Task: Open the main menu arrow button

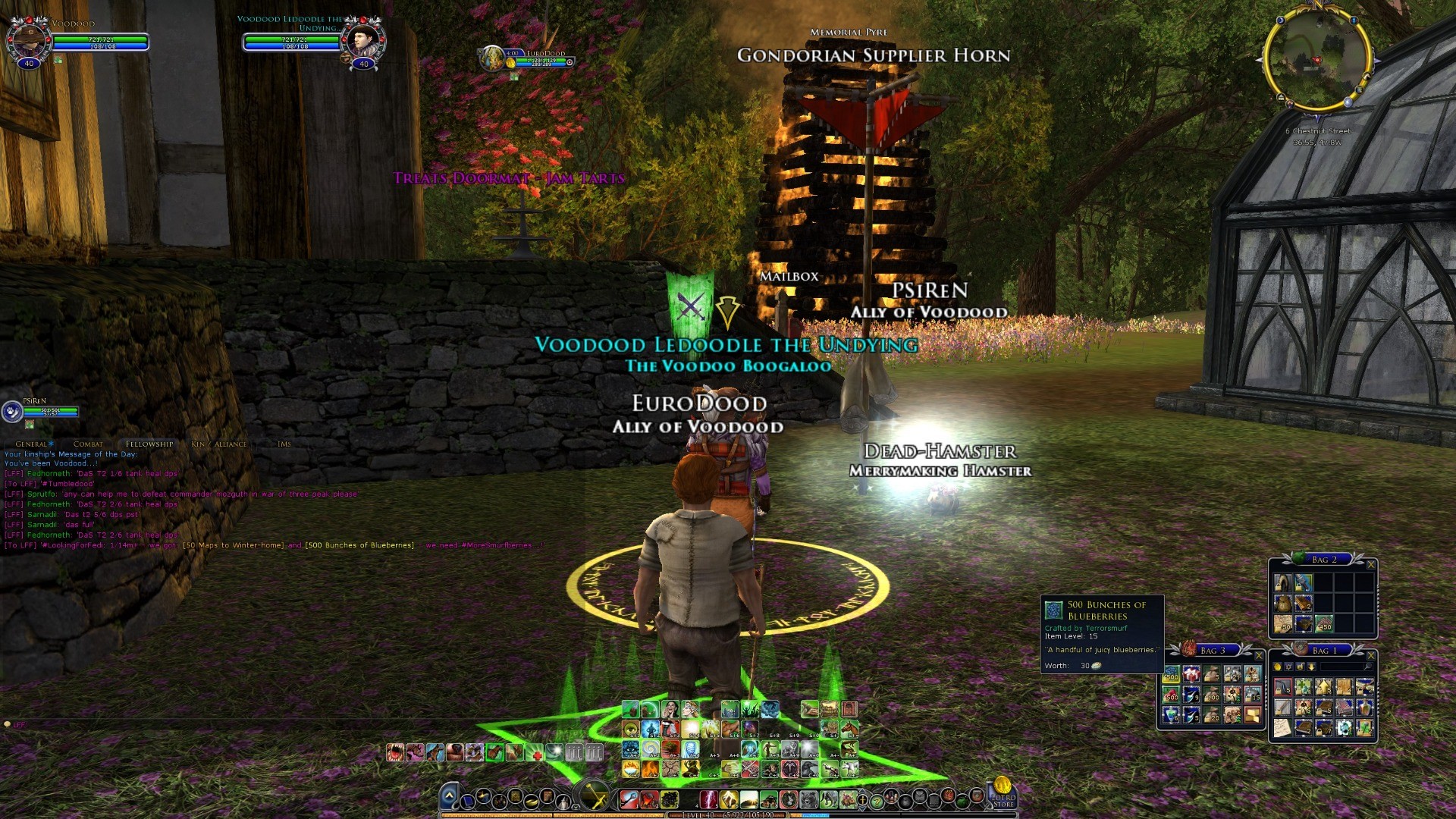Action: [449, 796]
